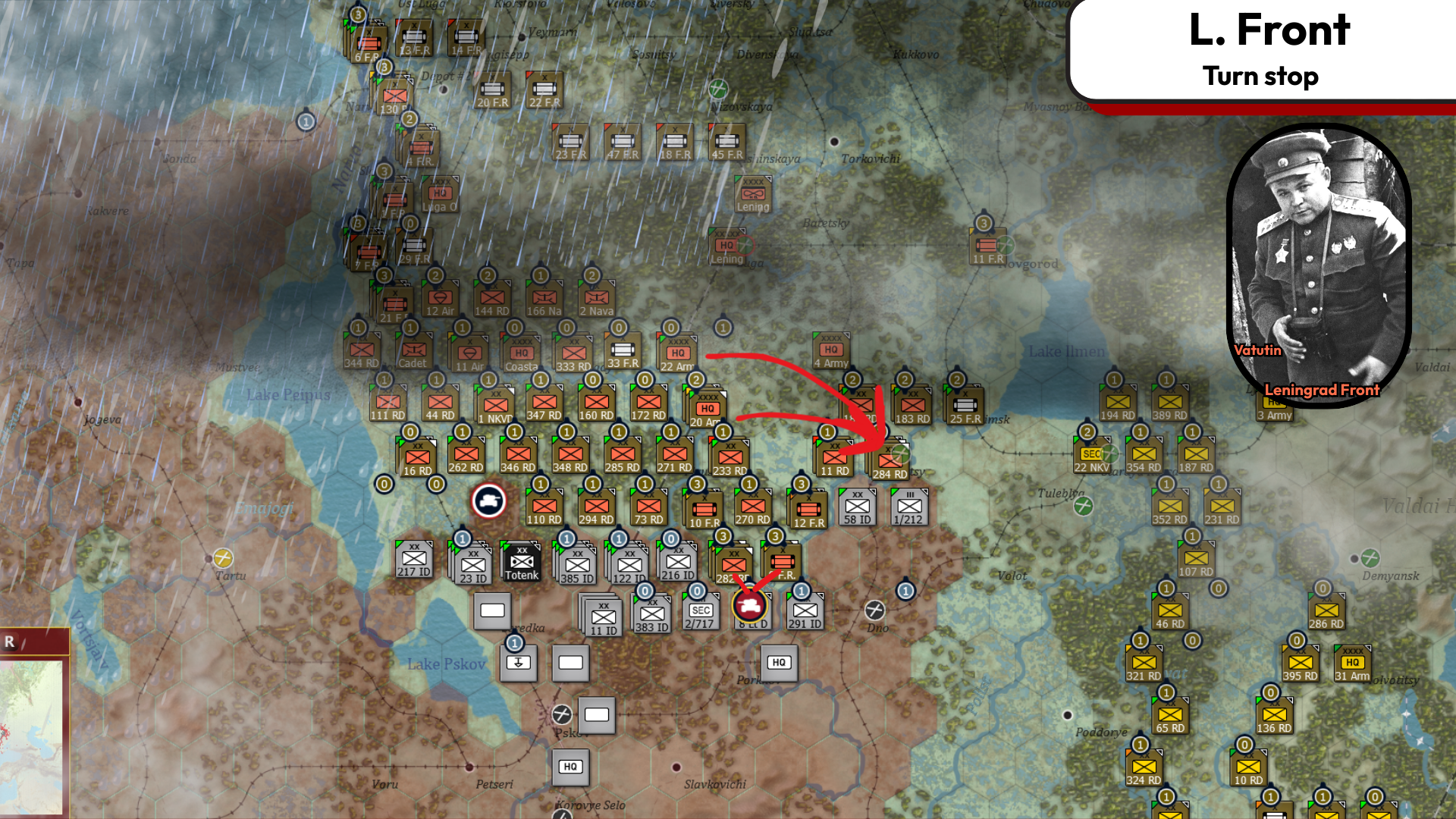Expand the stacked counters at 282 RD

(734, 564)
